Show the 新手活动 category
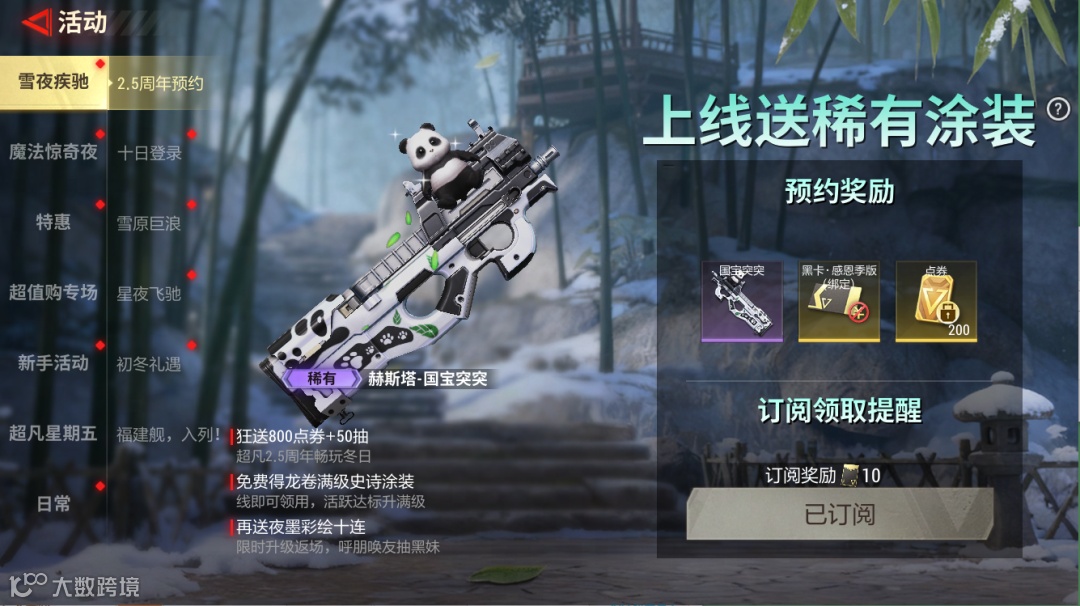This screenshot has height=606, width=1080. point(53,363)
